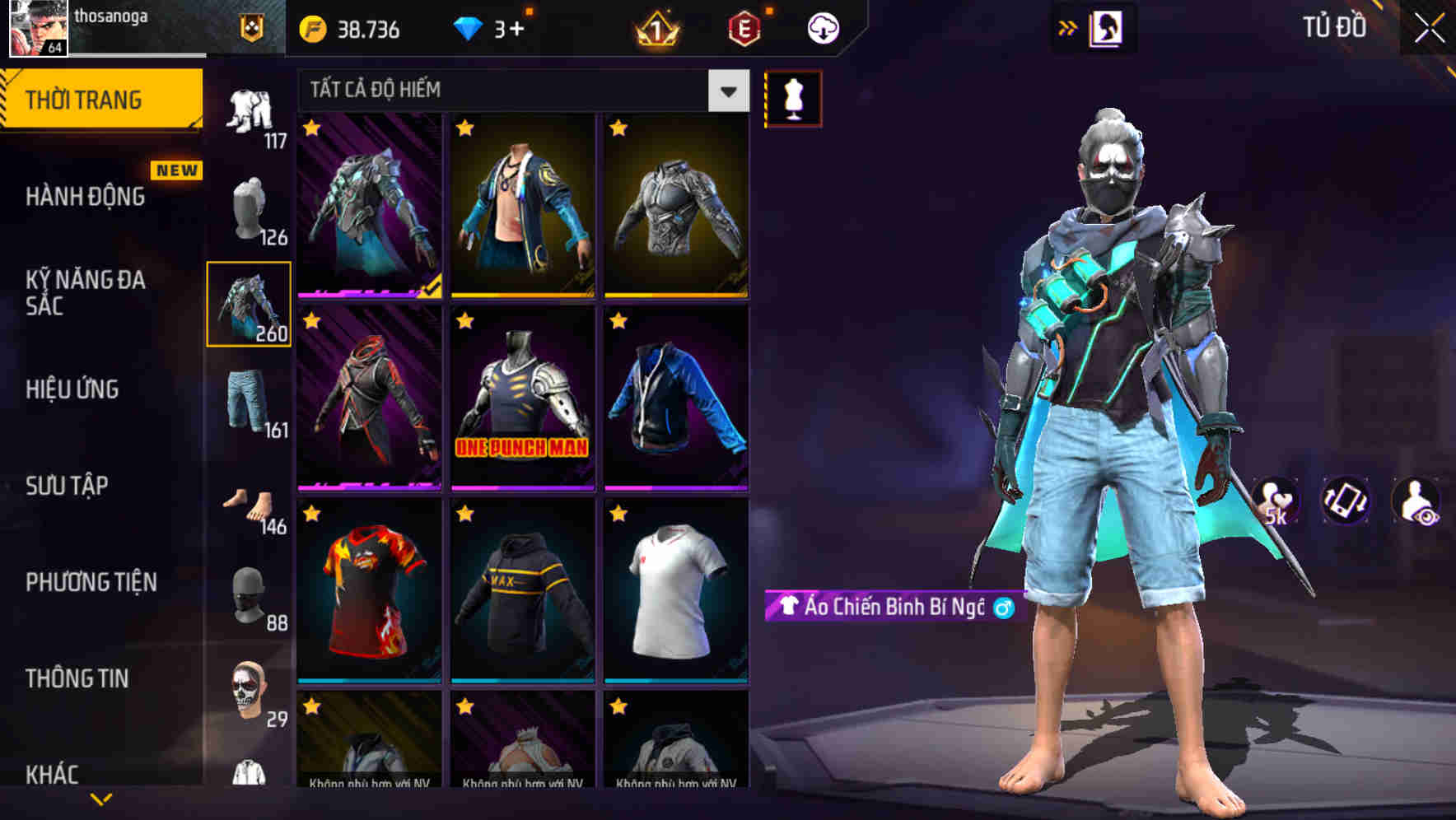Switch to the HÀNH ĐỘNG menu entry
1456x820 pixels.
click(85, 197)
